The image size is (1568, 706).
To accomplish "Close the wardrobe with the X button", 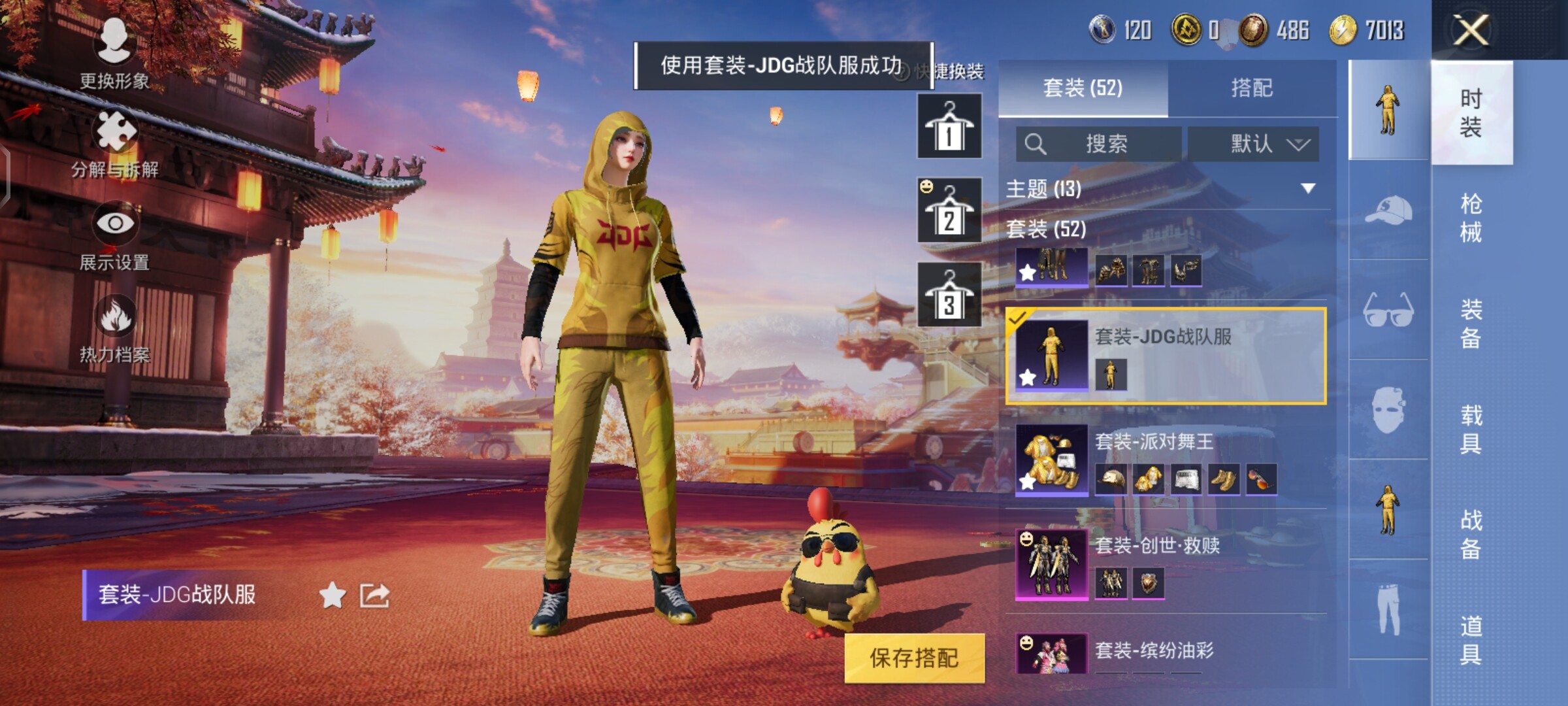I will (x=1470, y=30).
